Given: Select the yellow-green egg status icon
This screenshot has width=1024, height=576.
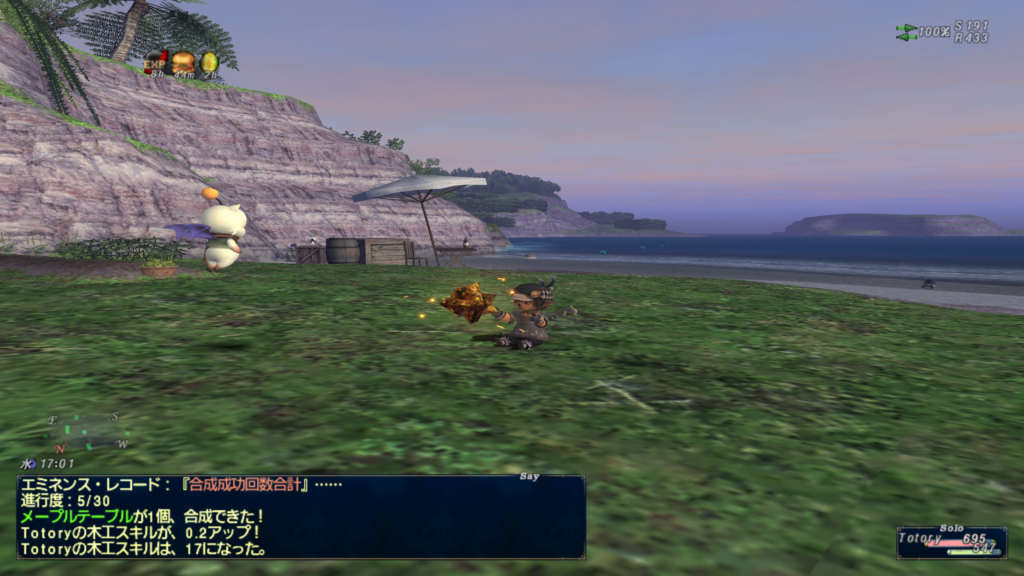Looking at the screenshot, I should point(209,62).
